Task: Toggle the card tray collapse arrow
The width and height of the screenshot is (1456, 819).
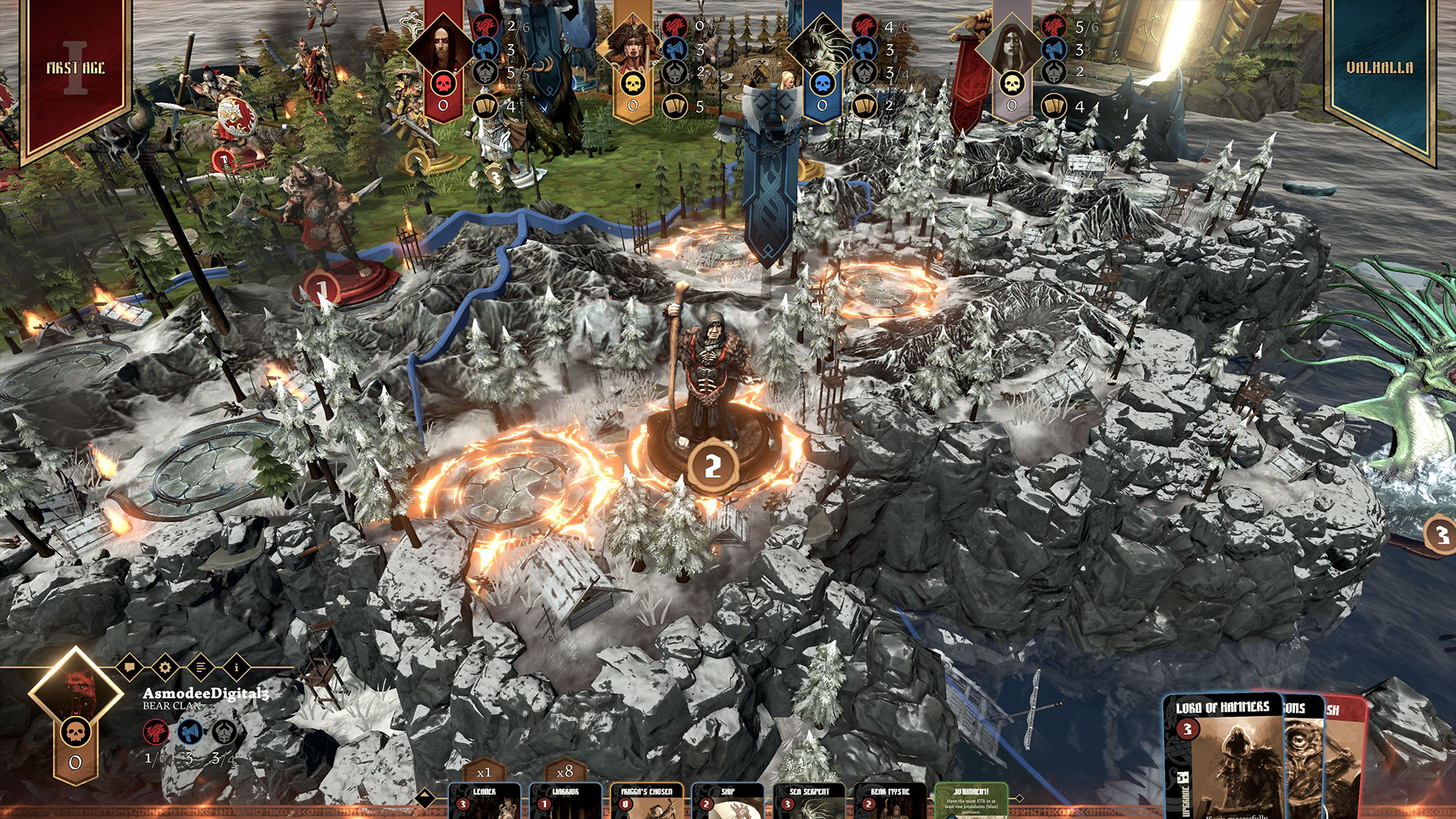Action: click(425, 797)
